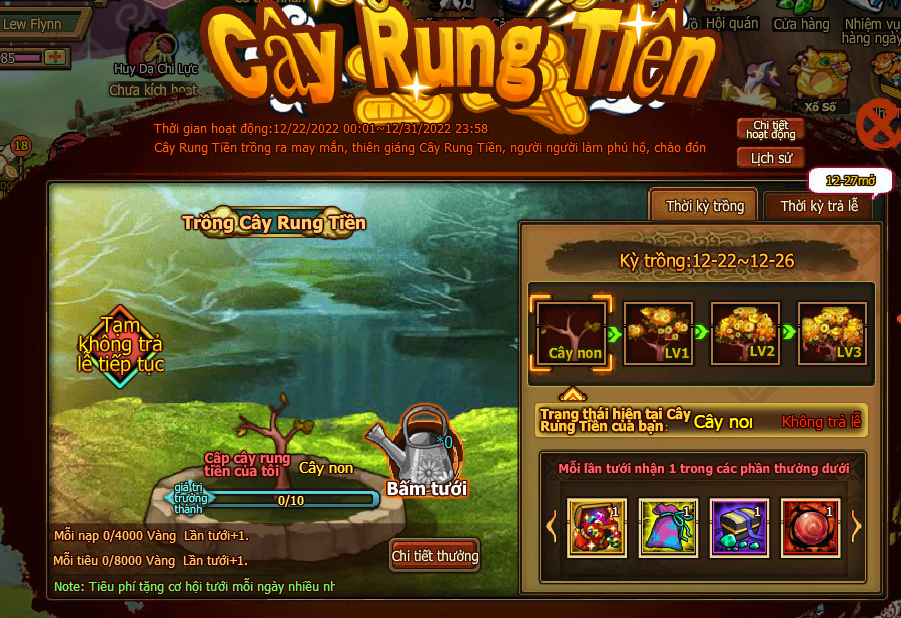Image resolution: width=901 pixels, height=618 pixels.
Task: Click the plus button beside the pink bar
Action: (55, 57)
